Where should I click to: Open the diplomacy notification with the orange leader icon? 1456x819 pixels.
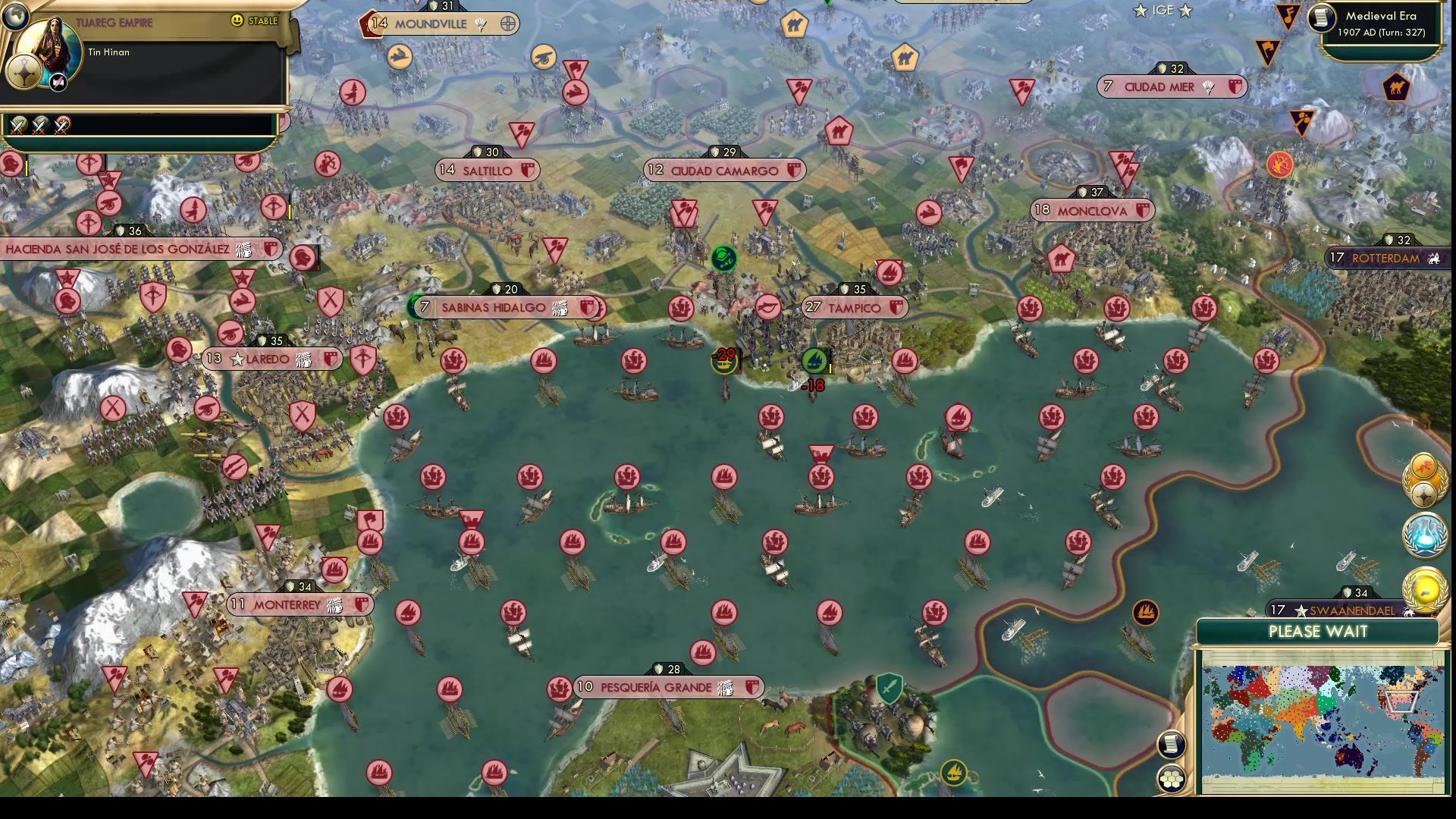(x=1424, y=469)
